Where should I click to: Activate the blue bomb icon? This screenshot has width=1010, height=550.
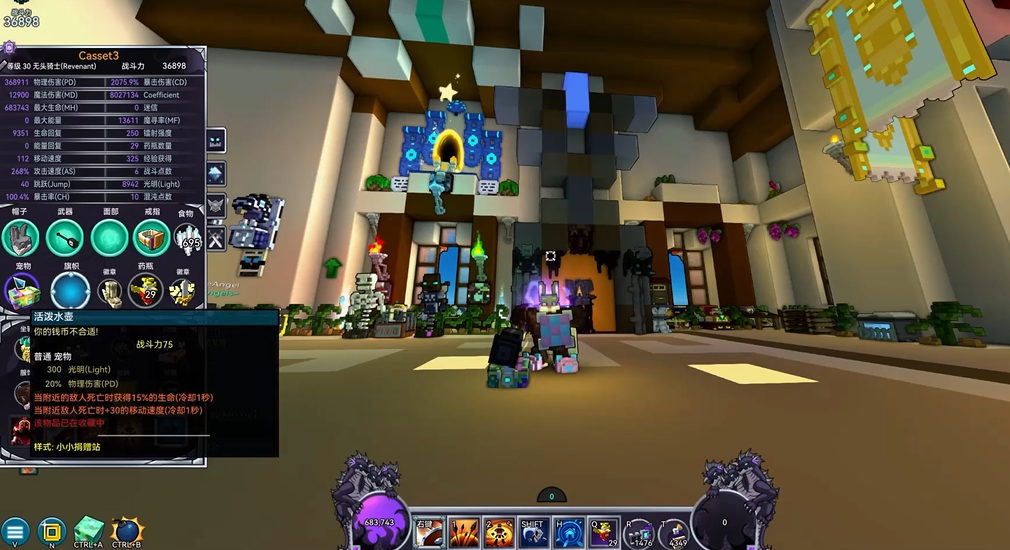point(127,530)
